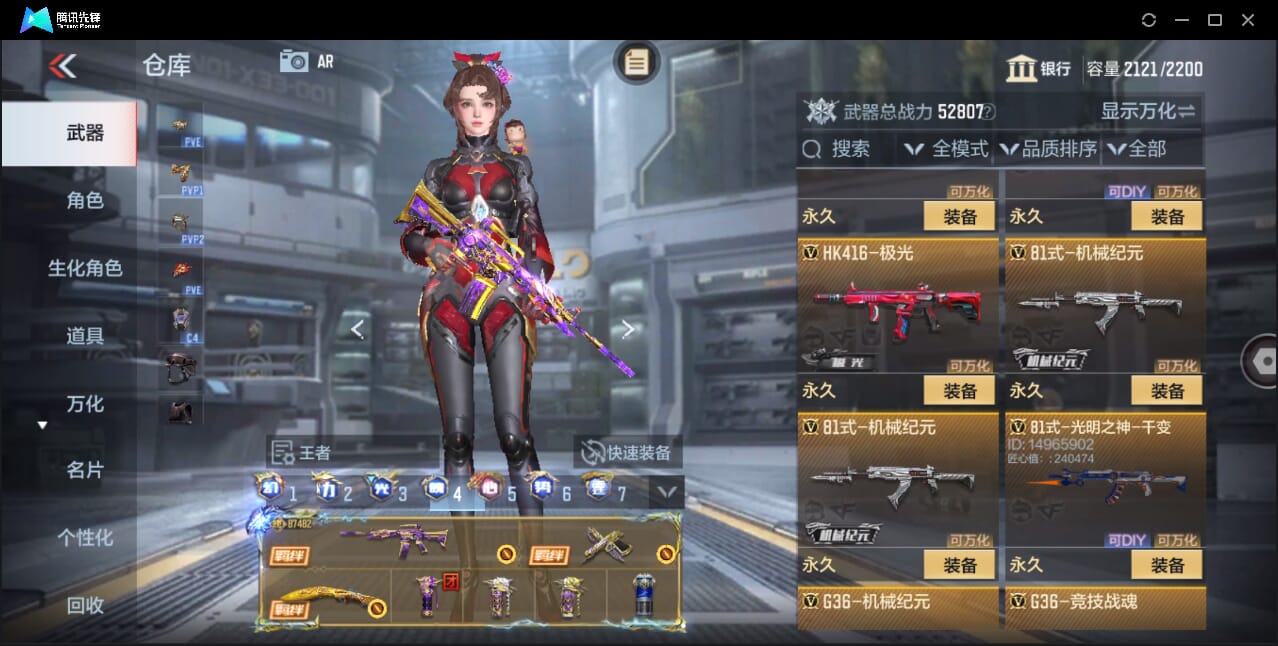Open the 回收 recycle category
The image size is (1278, 646).
(x=85, y=605)
